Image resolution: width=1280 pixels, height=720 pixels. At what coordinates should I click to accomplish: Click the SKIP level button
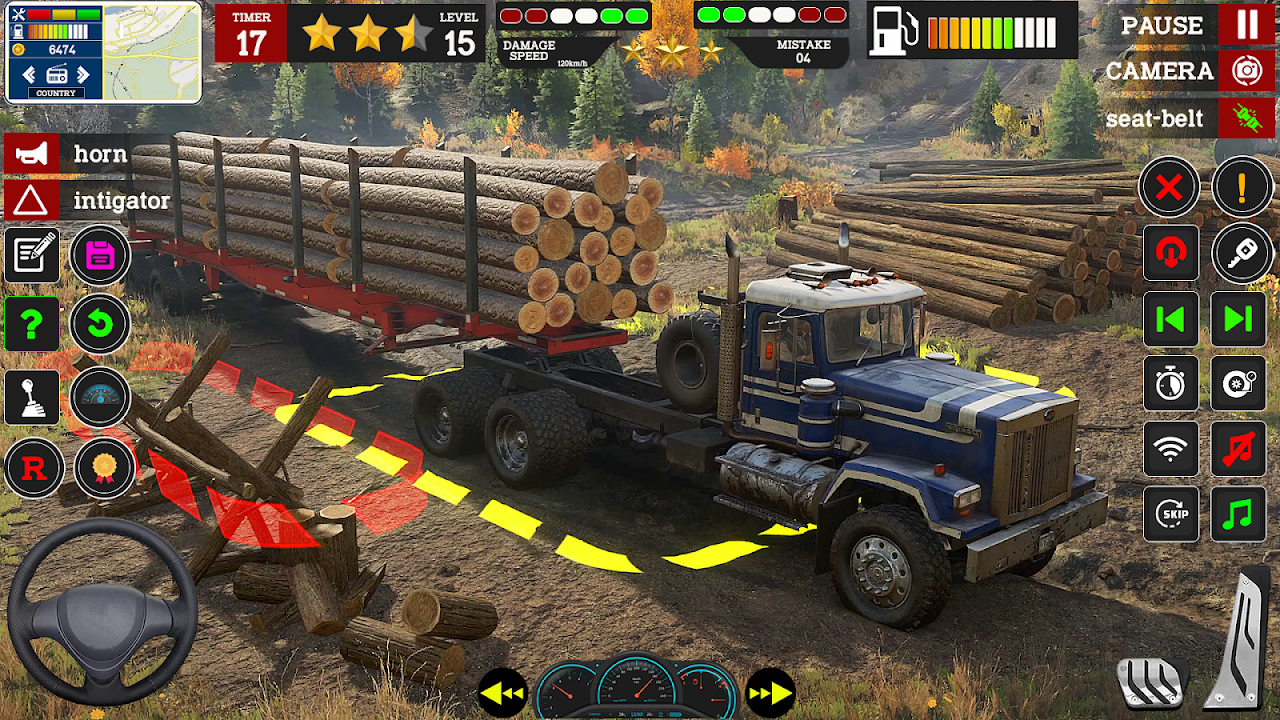pyautogui.click(x=1170, y=515)
